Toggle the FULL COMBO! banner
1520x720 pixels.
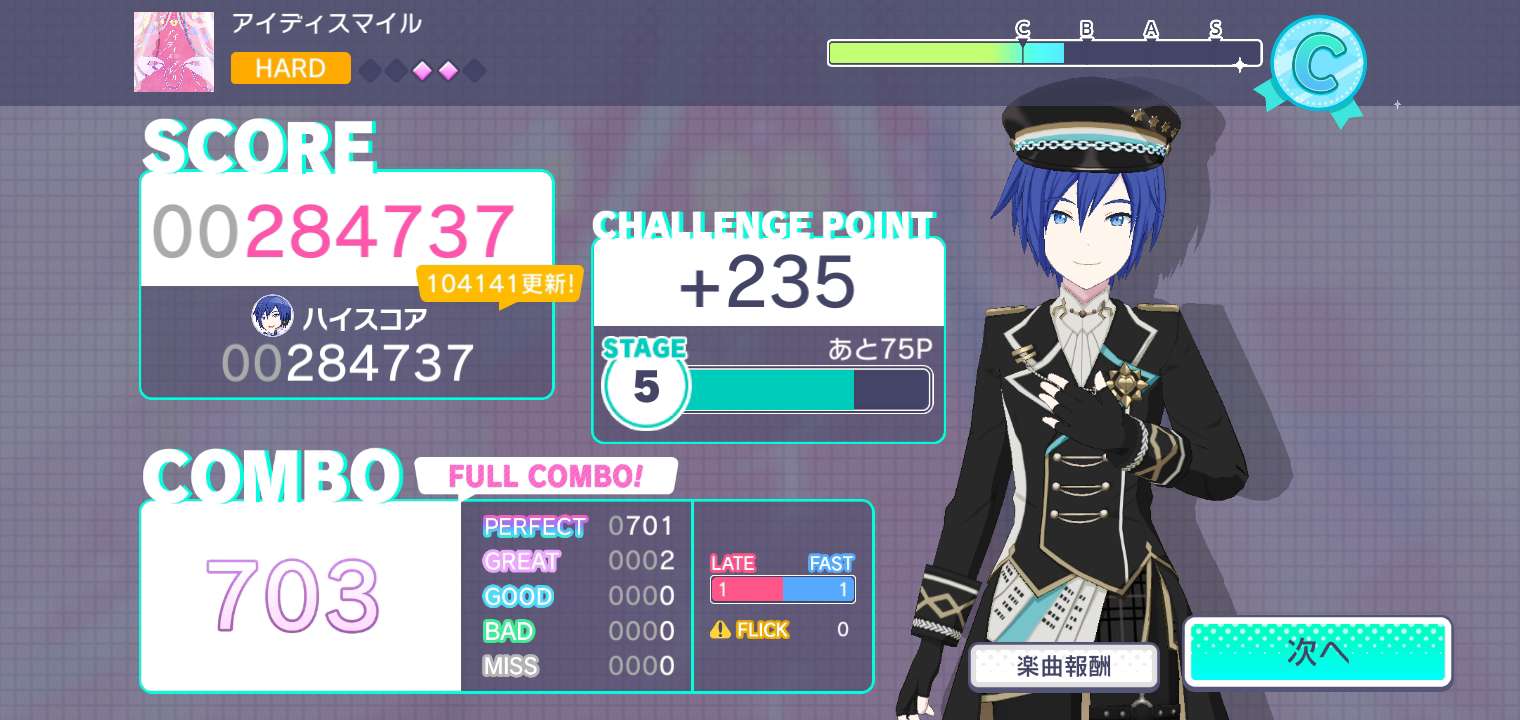(546, 476)
